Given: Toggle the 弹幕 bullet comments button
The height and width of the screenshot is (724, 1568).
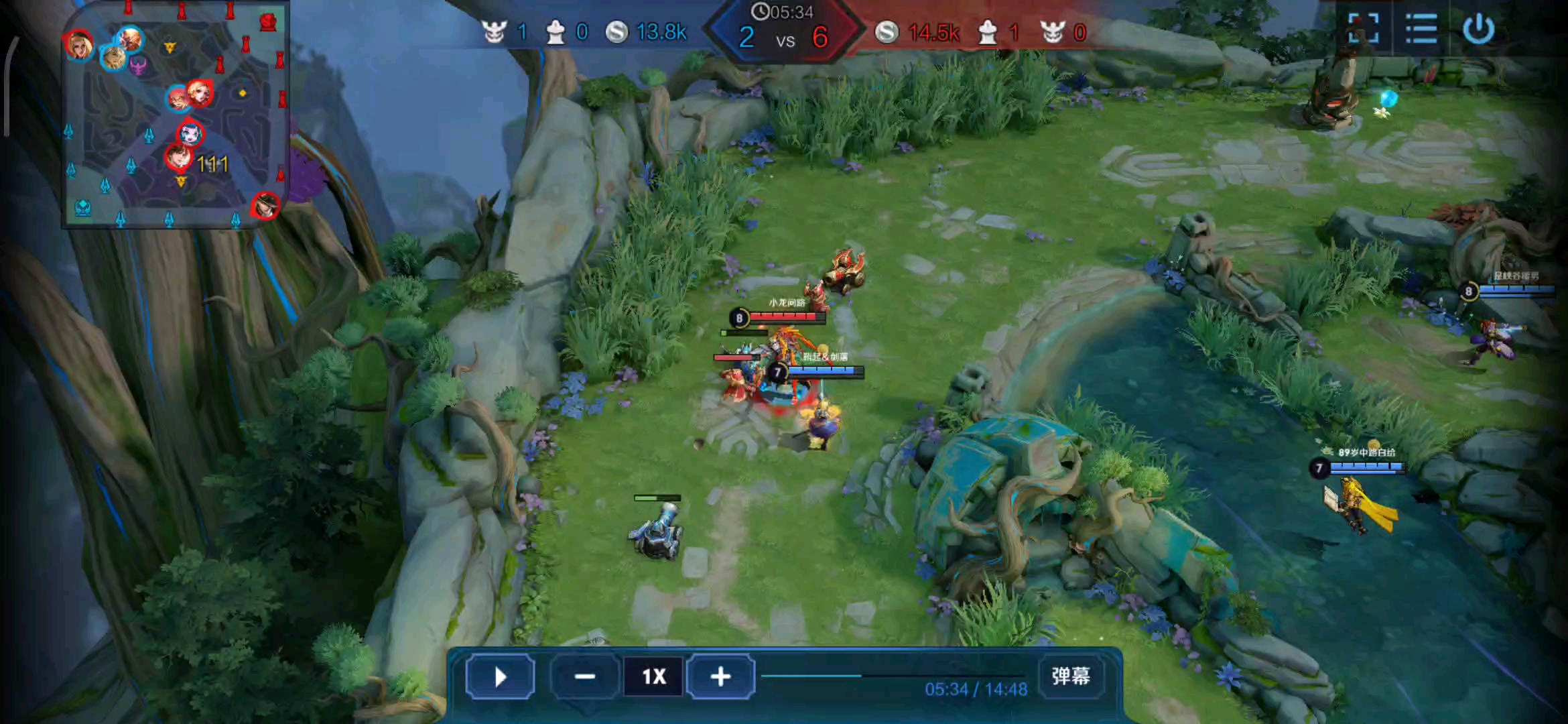Looking at the screenshot, I should click(1070, 676).
